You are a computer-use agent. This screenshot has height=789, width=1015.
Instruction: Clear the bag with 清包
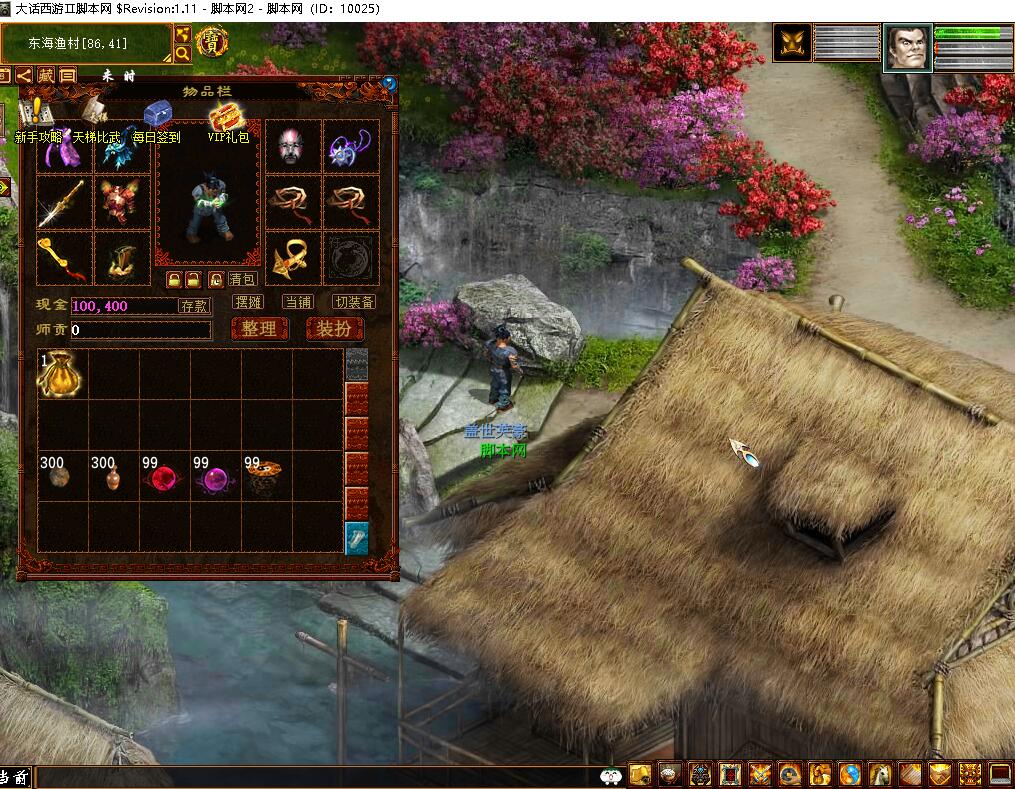[x=242, y=279]
